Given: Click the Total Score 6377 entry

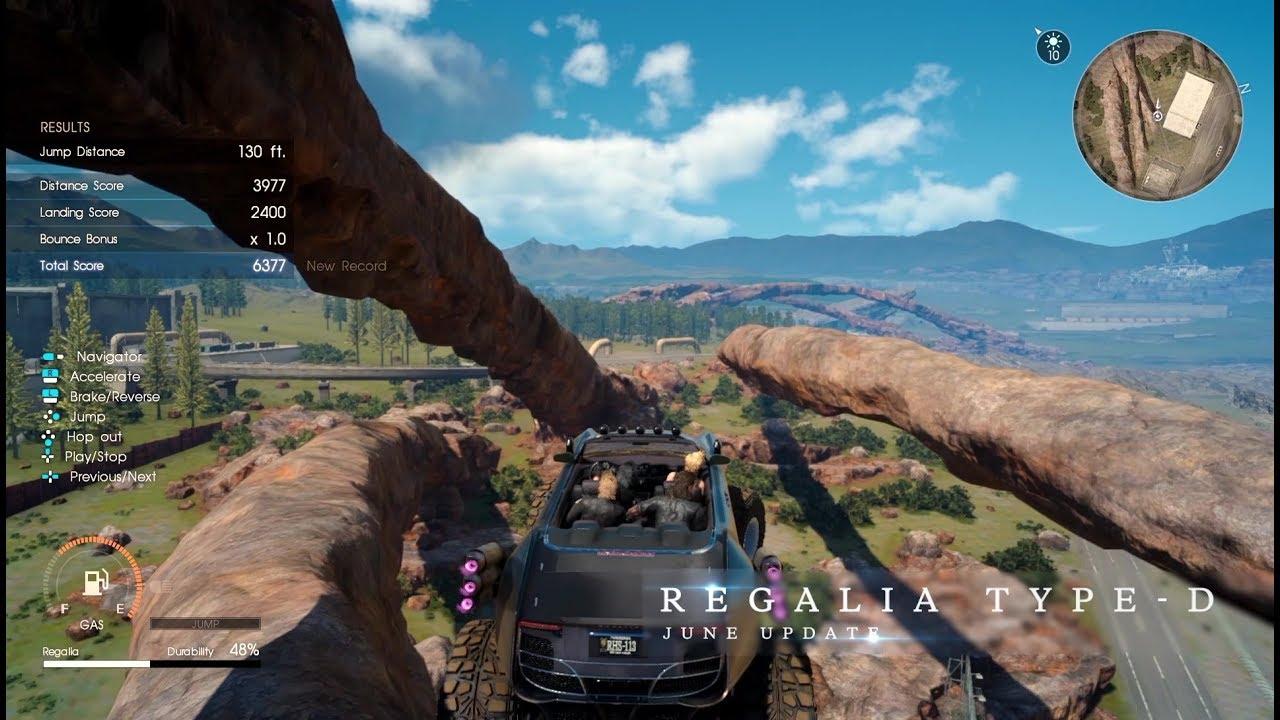Looking at the screenshot, I should pyautogui.click(x=165, y=265).
